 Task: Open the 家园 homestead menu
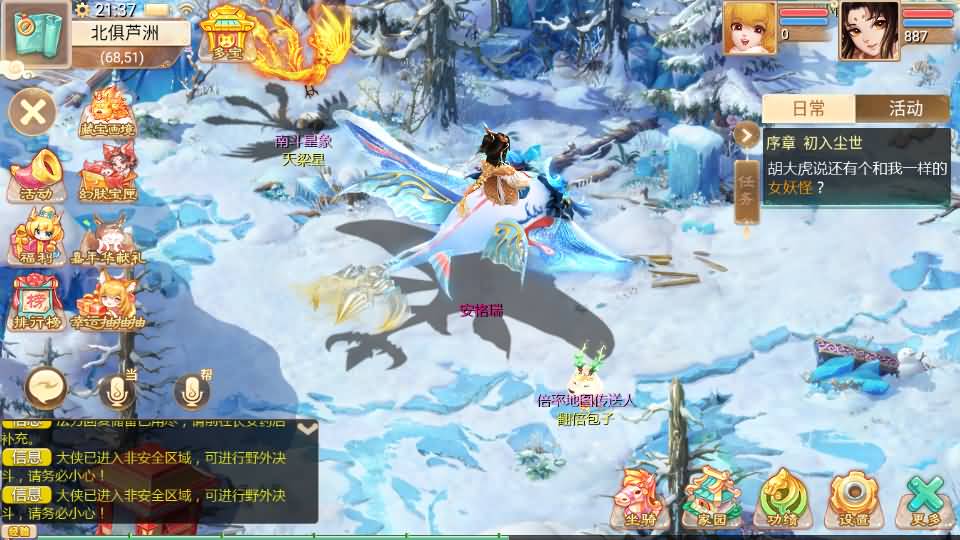710,497
